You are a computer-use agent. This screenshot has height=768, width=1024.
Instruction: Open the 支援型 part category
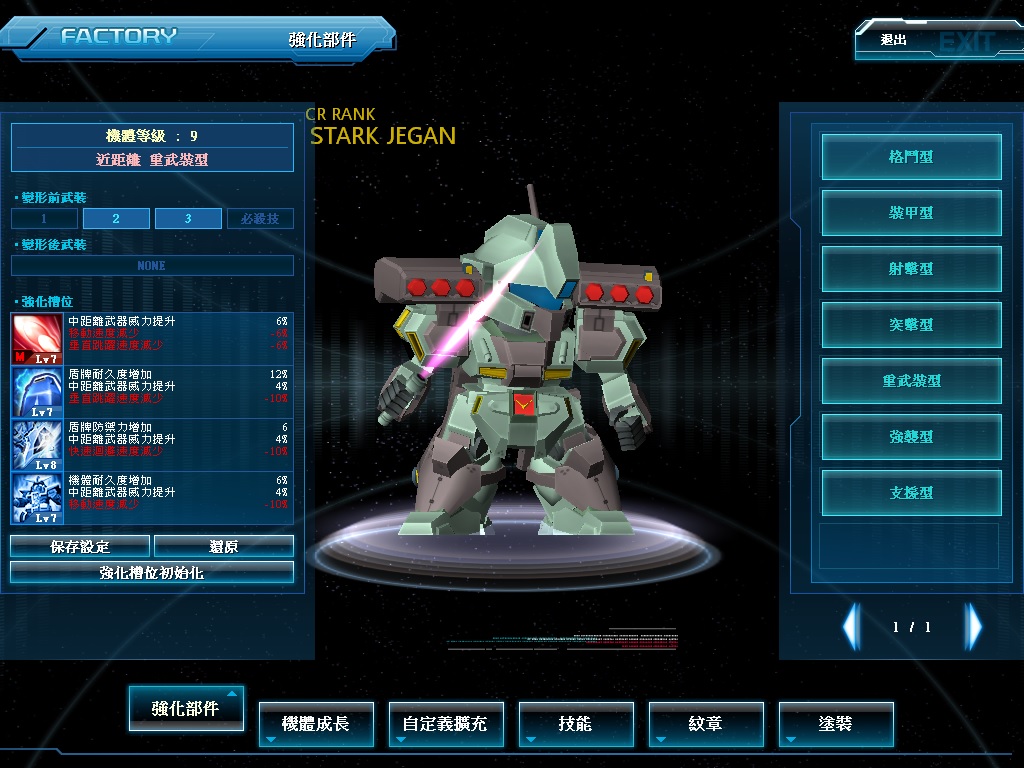(911, 493)
